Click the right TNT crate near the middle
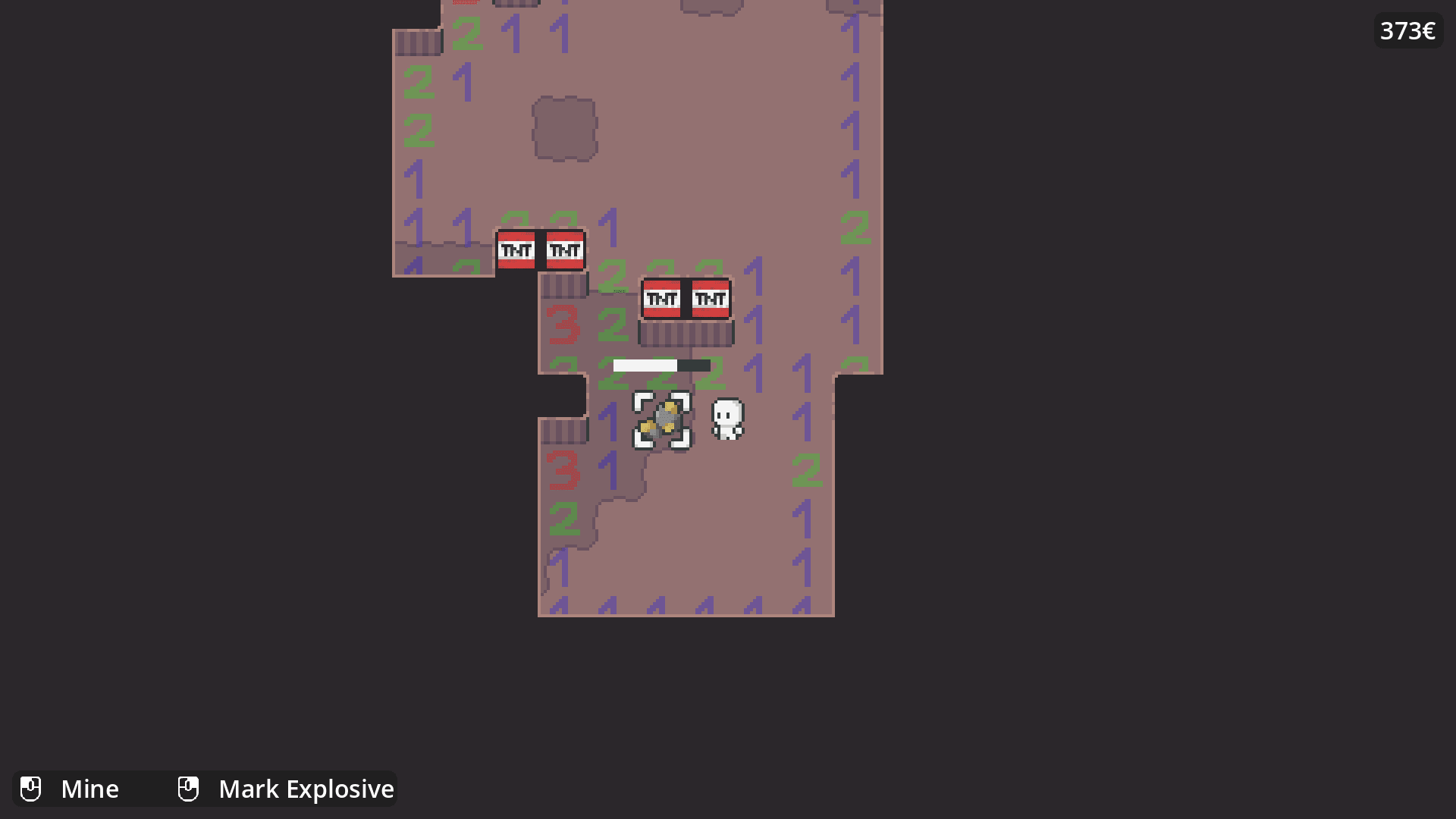Viewport: 1456px width, 819px height. [709, 300]
